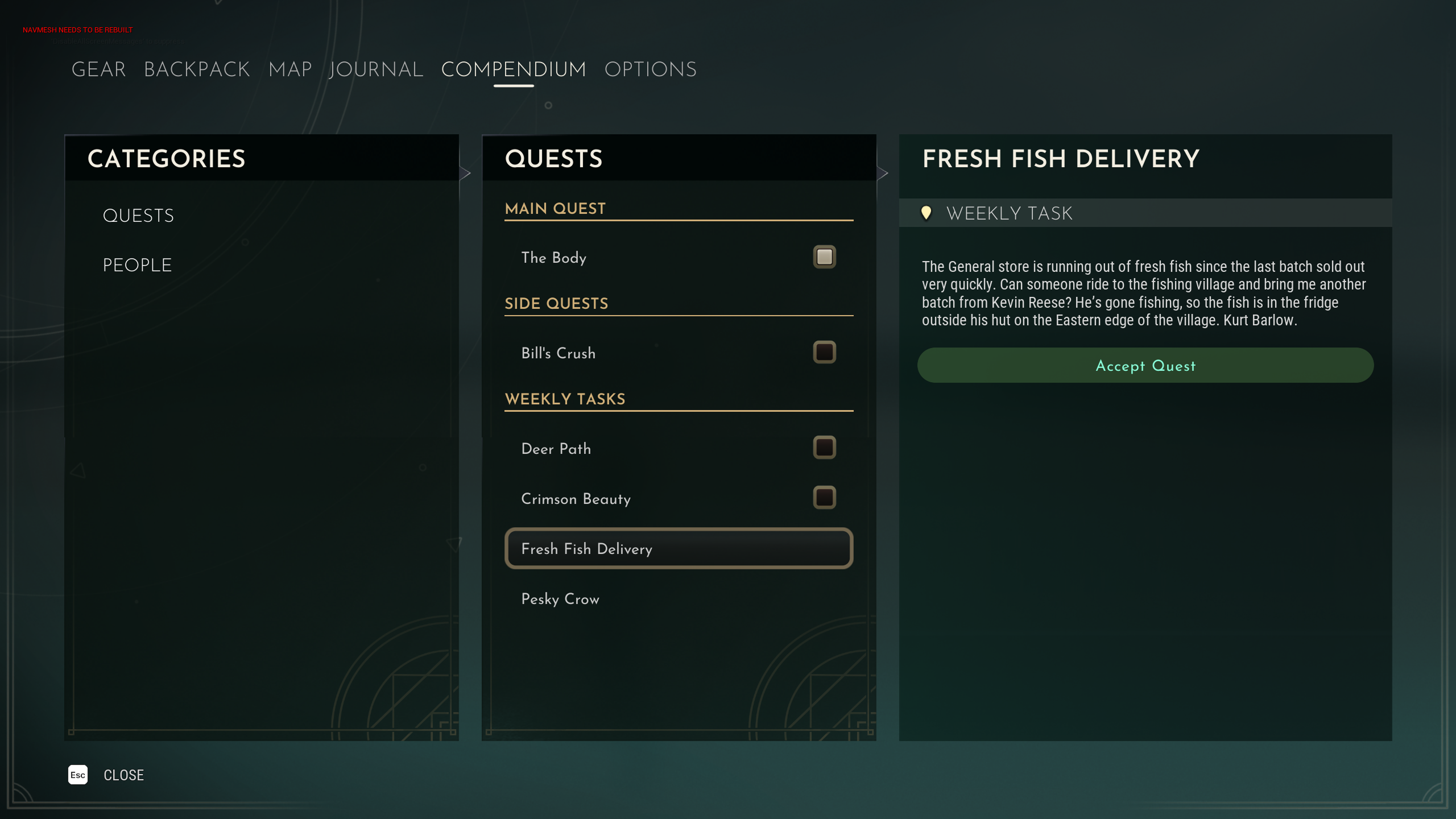Open the Bill's Crush side quest

point(558,353)
